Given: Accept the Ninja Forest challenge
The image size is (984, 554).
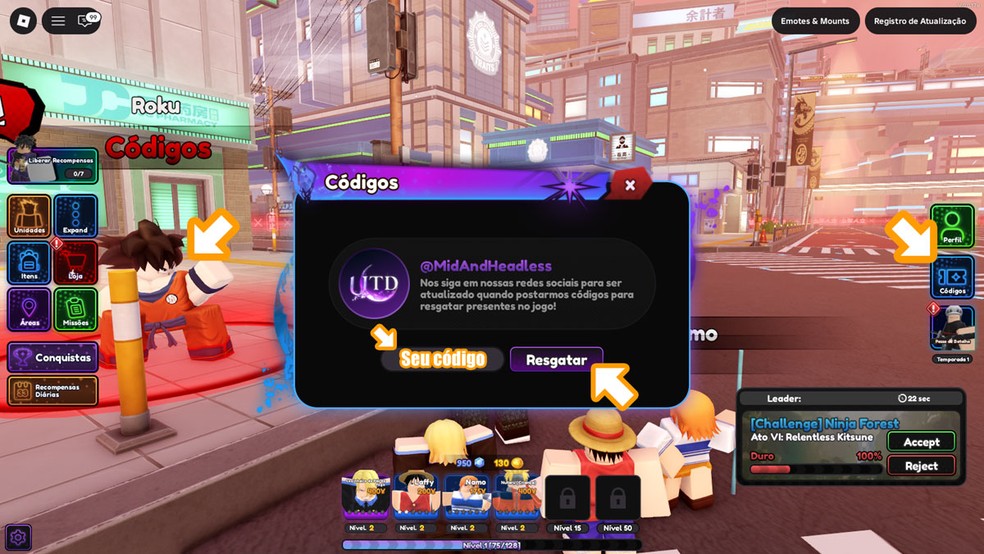Looking at the screenshot, I should (x=921, y=442).
